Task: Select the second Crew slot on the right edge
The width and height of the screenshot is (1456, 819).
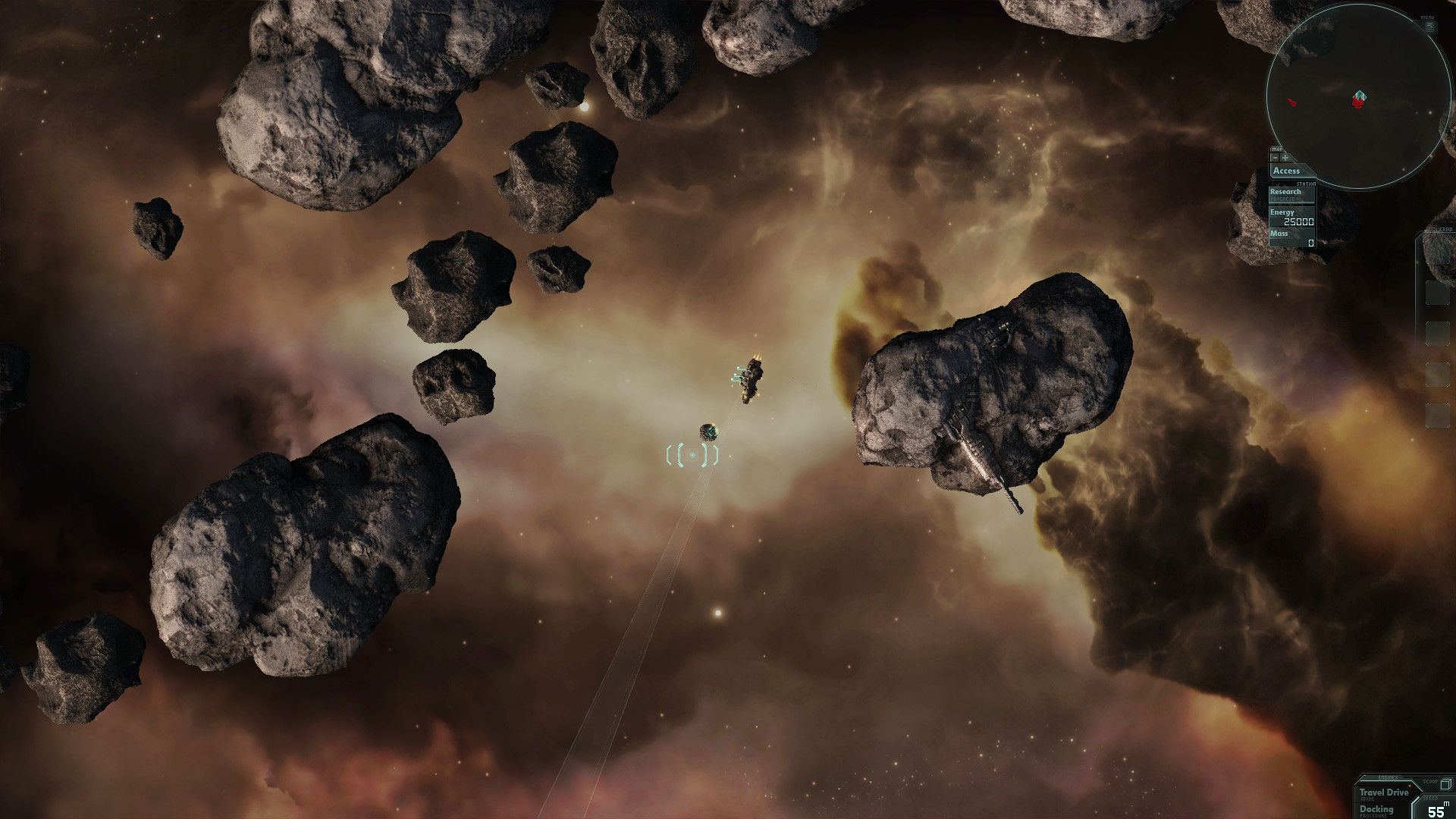Action: 1438,292
